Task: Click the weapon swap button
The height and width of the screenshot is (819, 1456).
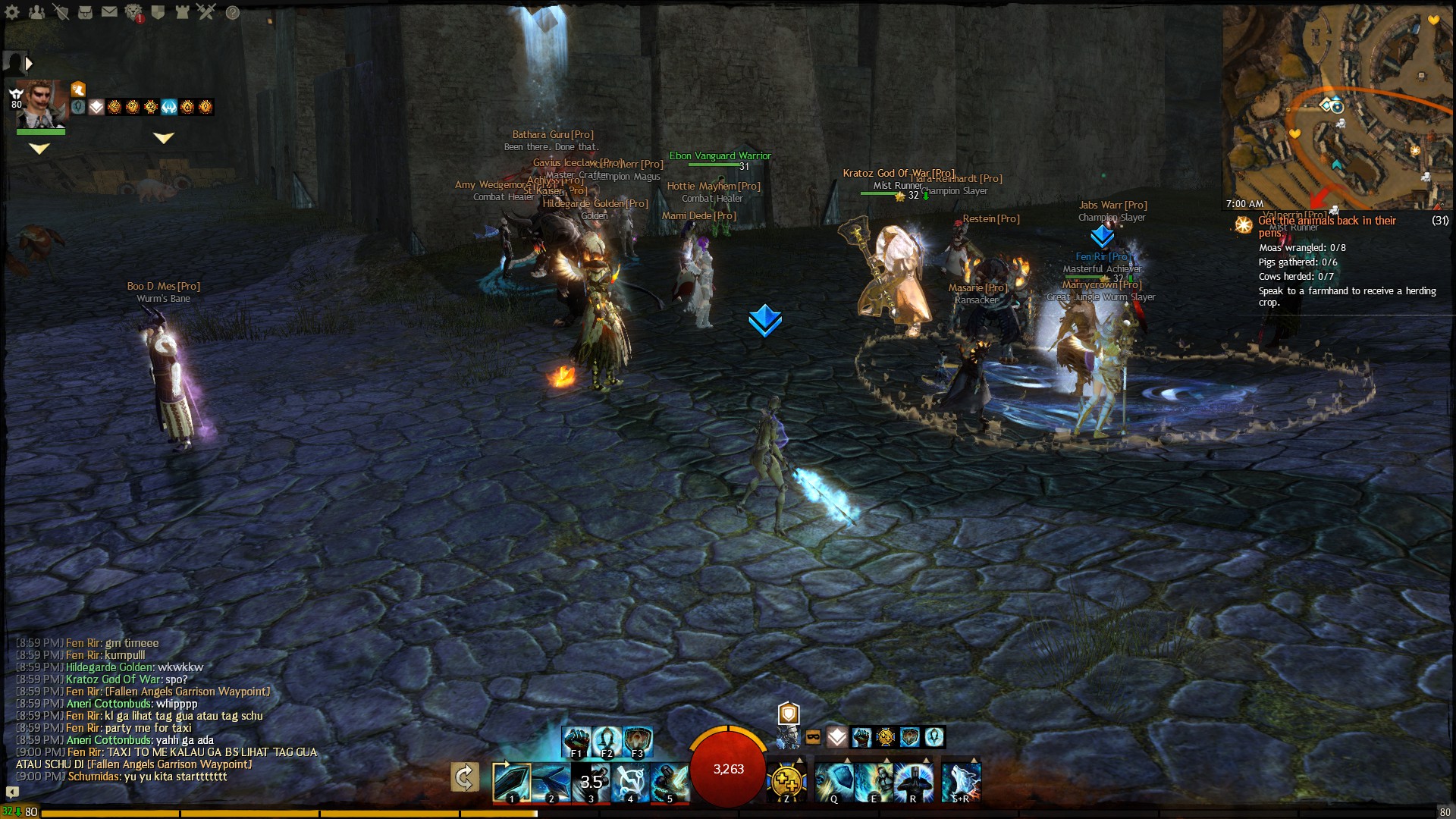Action: coord(464,778)
